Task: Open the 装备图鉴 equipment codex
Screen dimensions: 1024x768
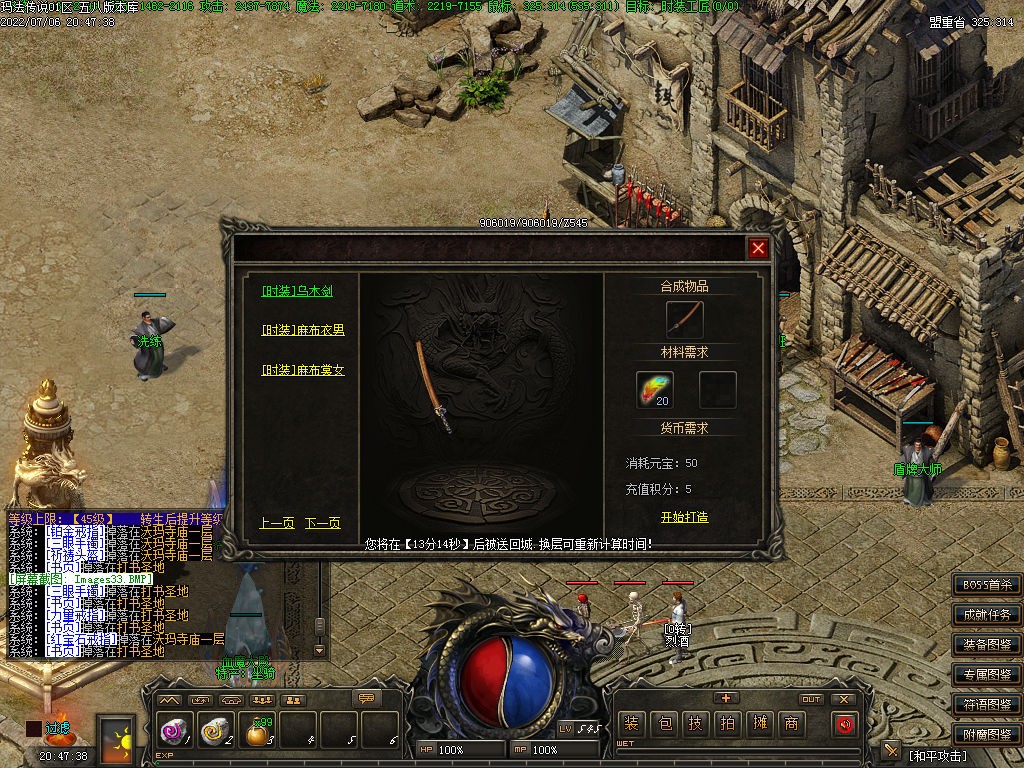Action: click(986, 645)
